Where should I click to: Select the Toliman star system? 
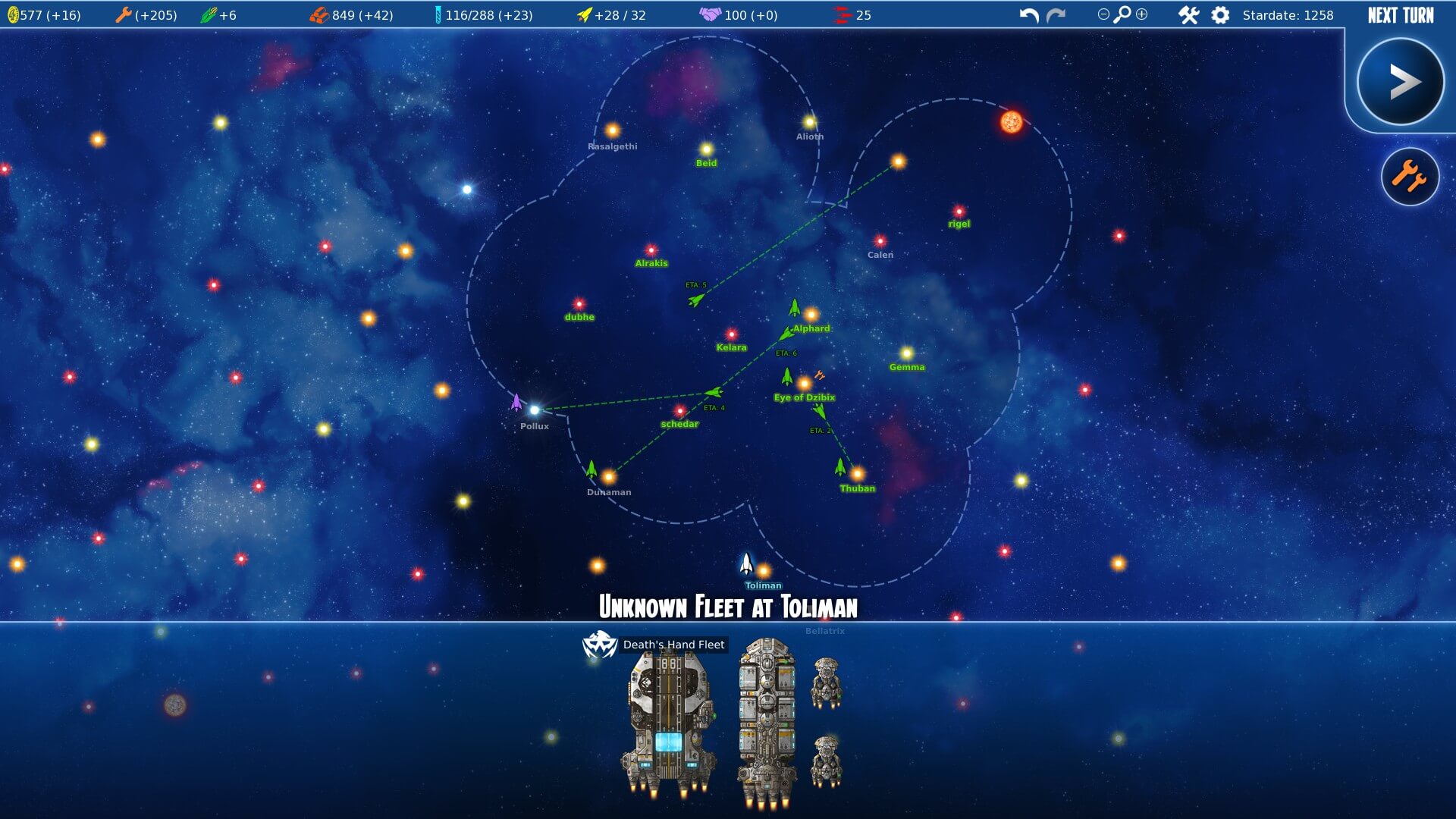click(x=764, y=571)
